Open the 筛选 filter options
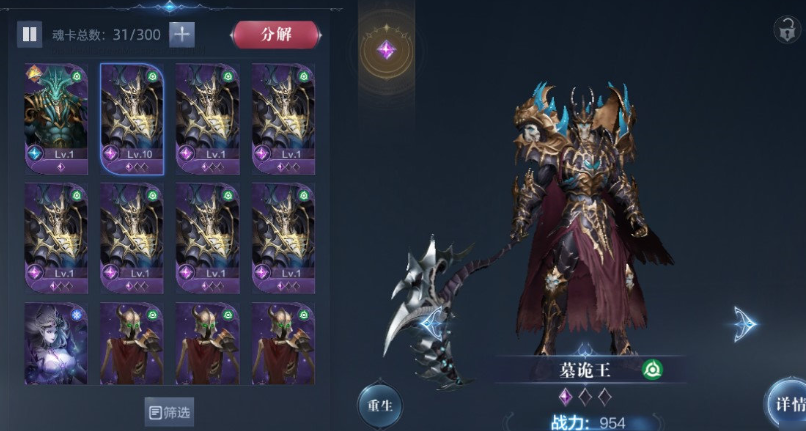 point(169,411)
